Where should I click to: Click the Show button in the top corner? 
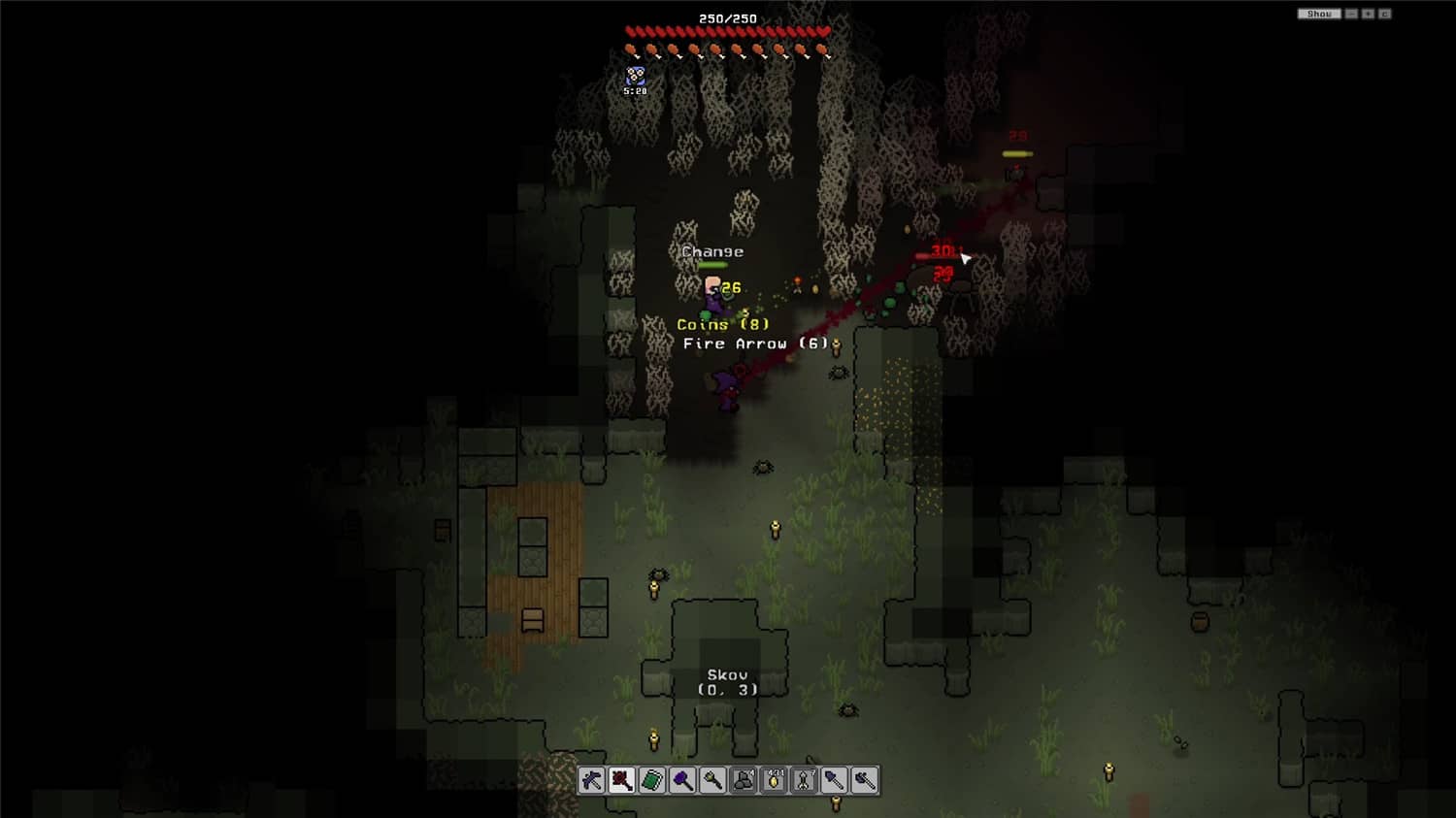click(x=1319, y=14)
